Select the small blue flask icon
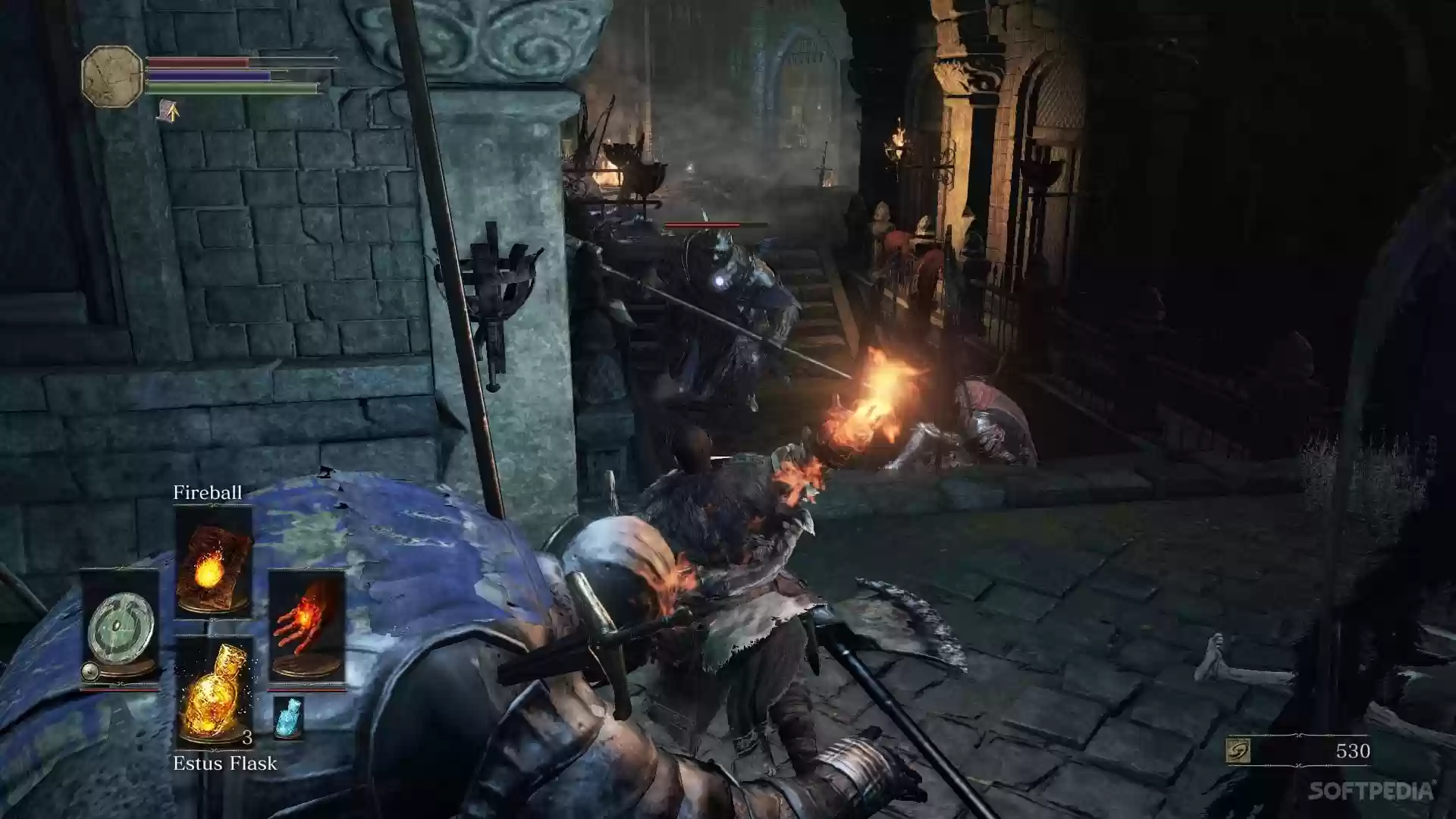 287,717
